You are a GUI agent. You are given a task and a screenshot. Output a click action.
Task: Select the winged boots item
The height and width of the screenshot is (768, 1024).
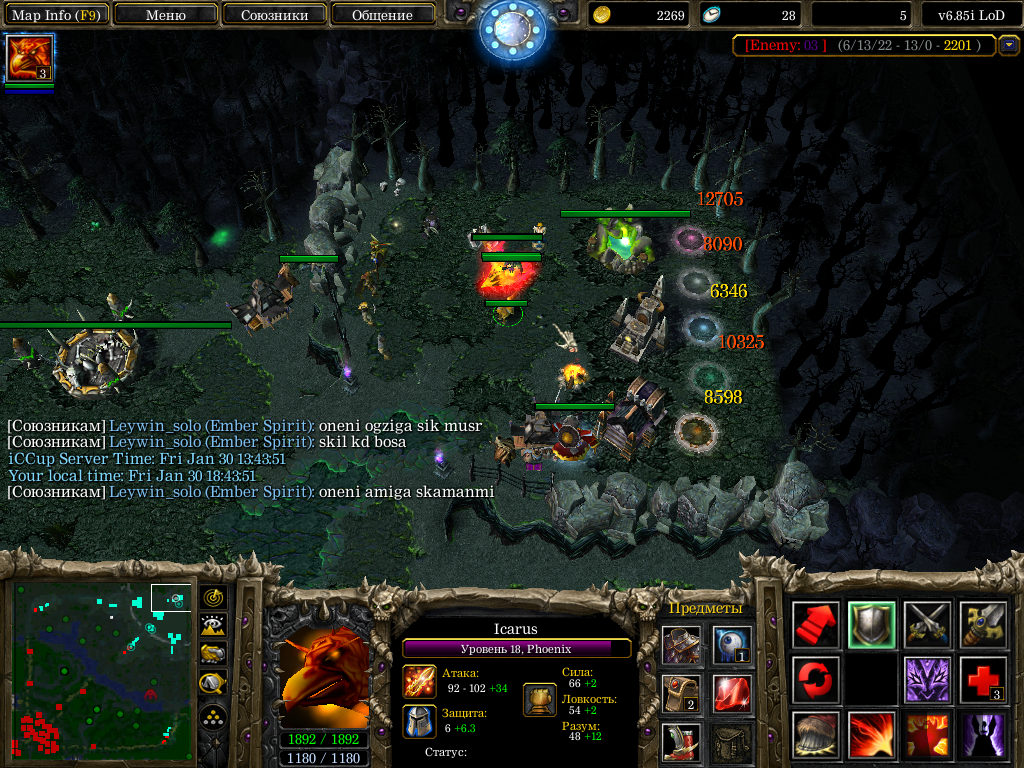(x=681, y=741)
